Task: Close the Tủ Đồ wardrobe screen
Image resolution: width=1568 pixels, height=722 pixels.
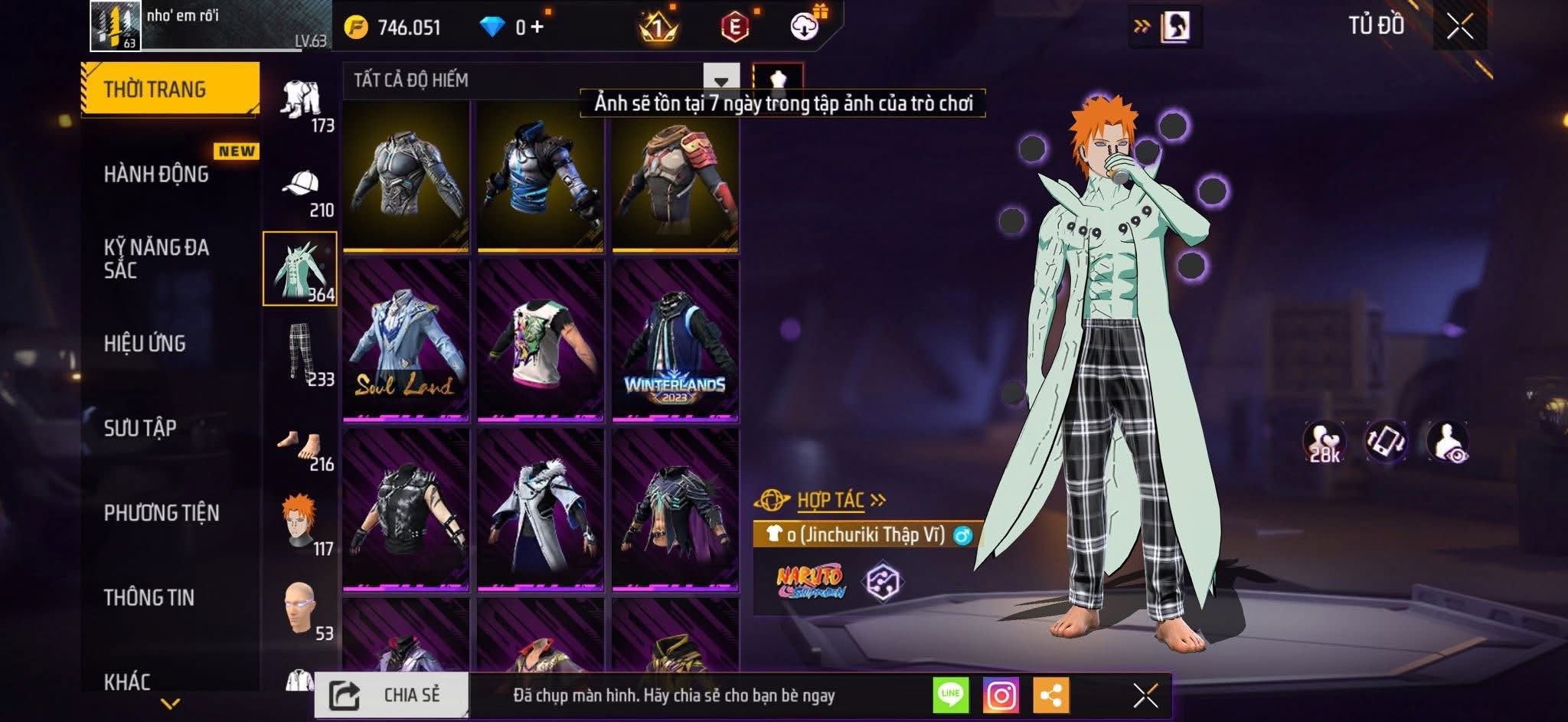Action: pyautogui.click(x=1459, y=28)
